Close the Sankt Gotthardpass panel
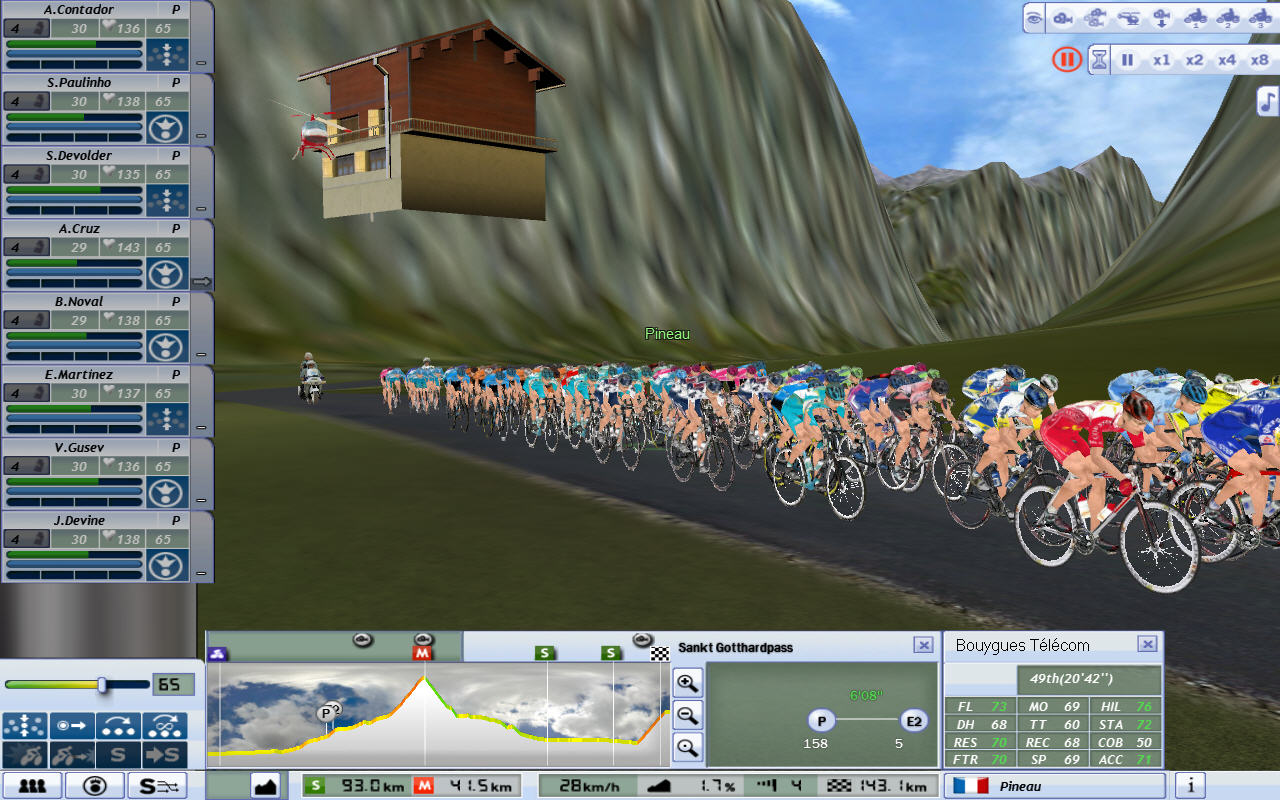 pos(923,646)
